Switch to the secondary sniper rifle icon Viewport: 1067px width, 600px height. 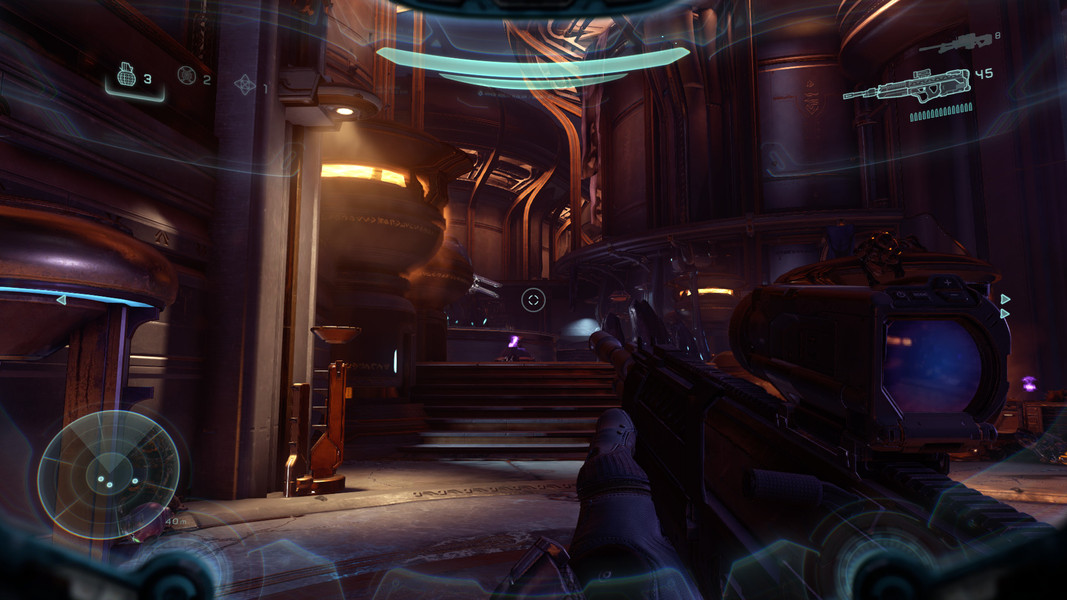tap(954, 42)
